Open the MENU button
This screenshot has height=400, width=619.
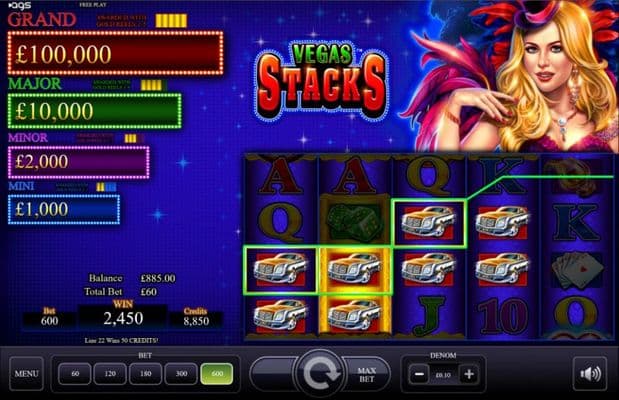[26, 375]
